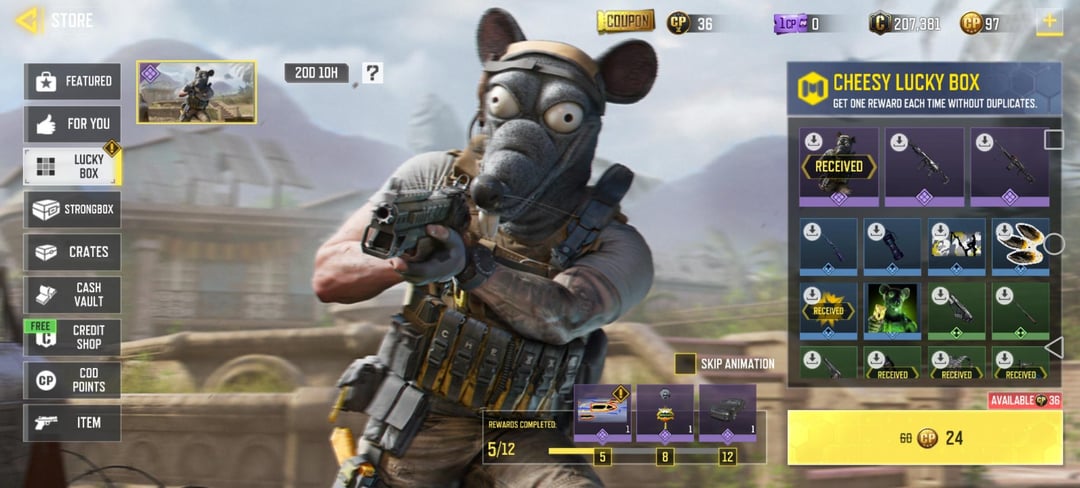This screenshot has height=488, width=1080.
Task: Open the Cash Vault section
Action: point(72,295)
